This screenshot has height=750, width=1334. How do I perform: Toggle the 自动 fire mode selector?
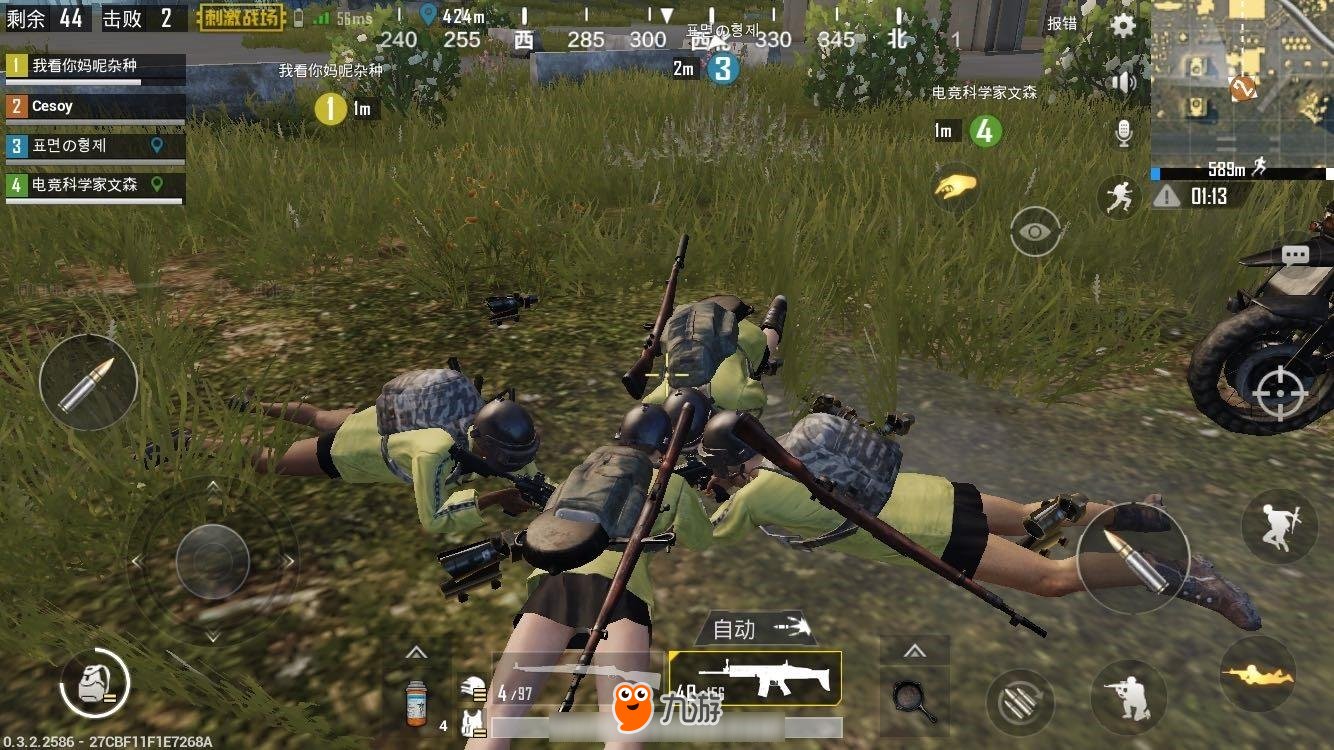click(756, 629)
